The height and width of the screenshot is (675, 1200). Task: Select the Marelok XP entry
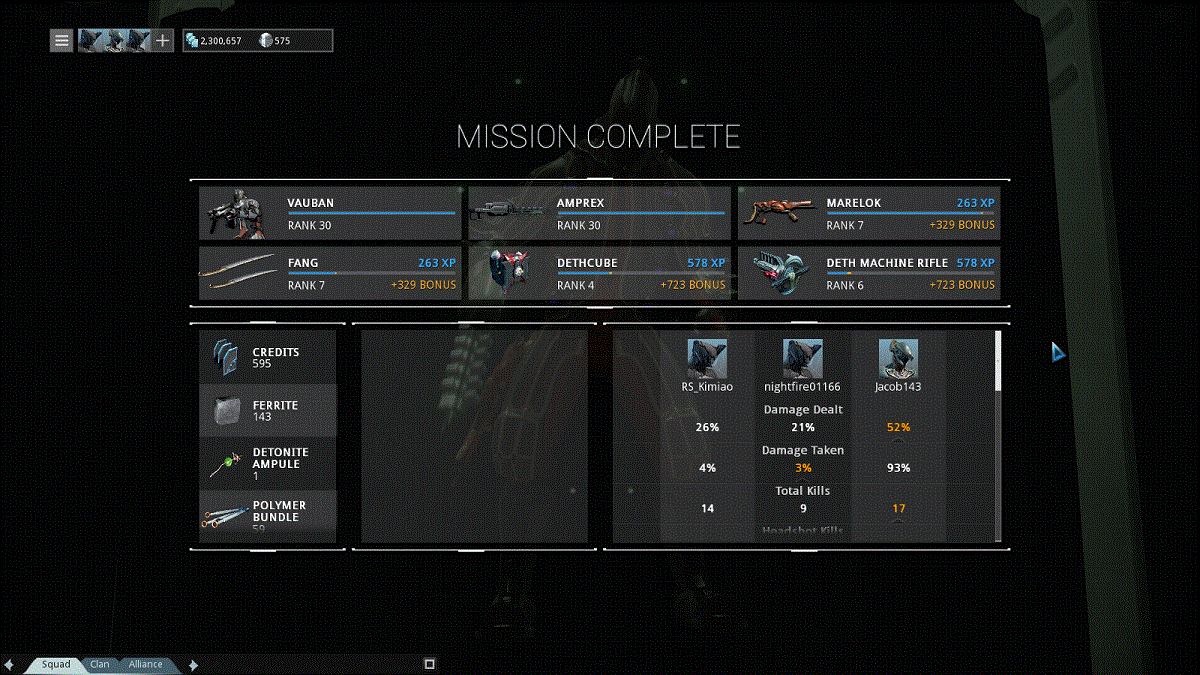point(868,213)
